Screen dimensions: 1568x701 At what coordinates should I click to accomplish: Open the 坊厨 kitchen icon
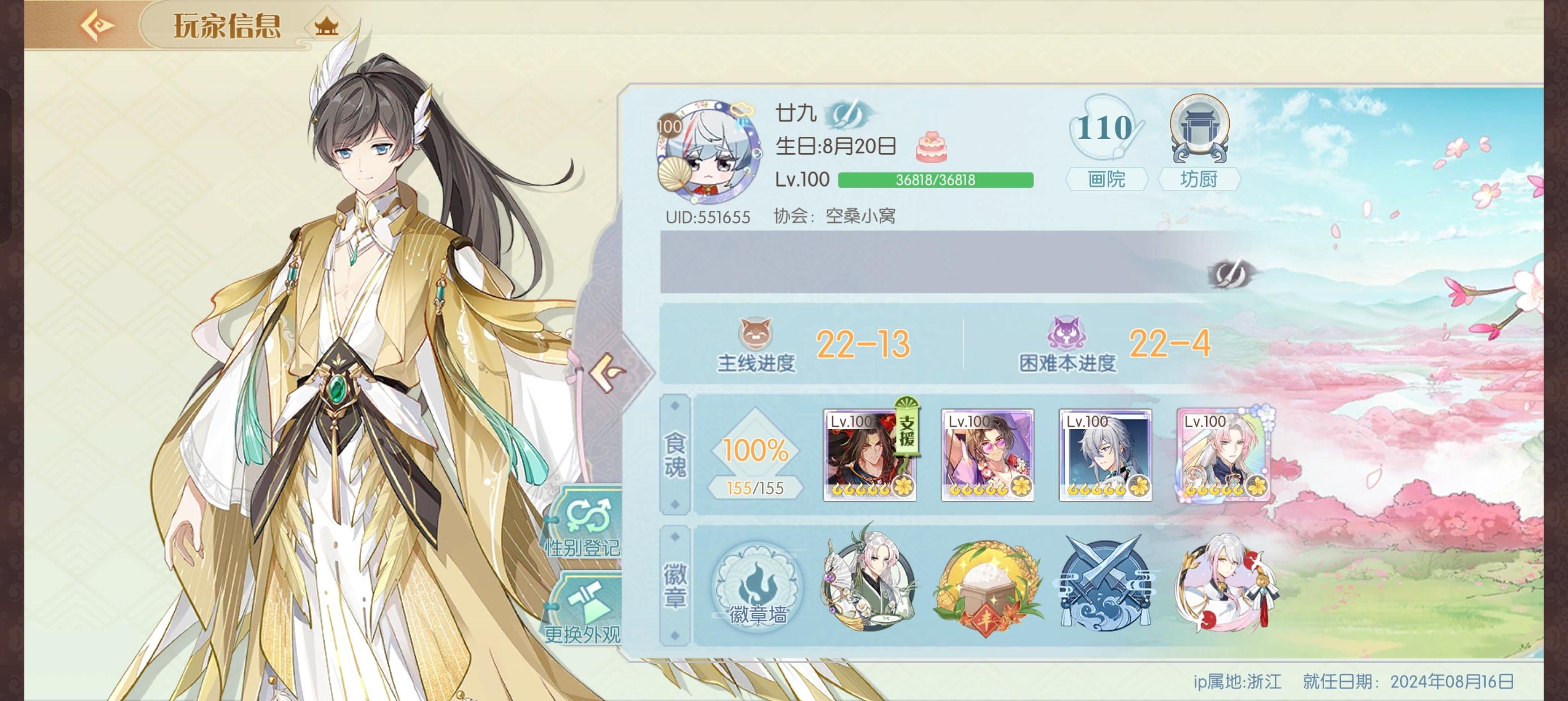(1201, 139)
